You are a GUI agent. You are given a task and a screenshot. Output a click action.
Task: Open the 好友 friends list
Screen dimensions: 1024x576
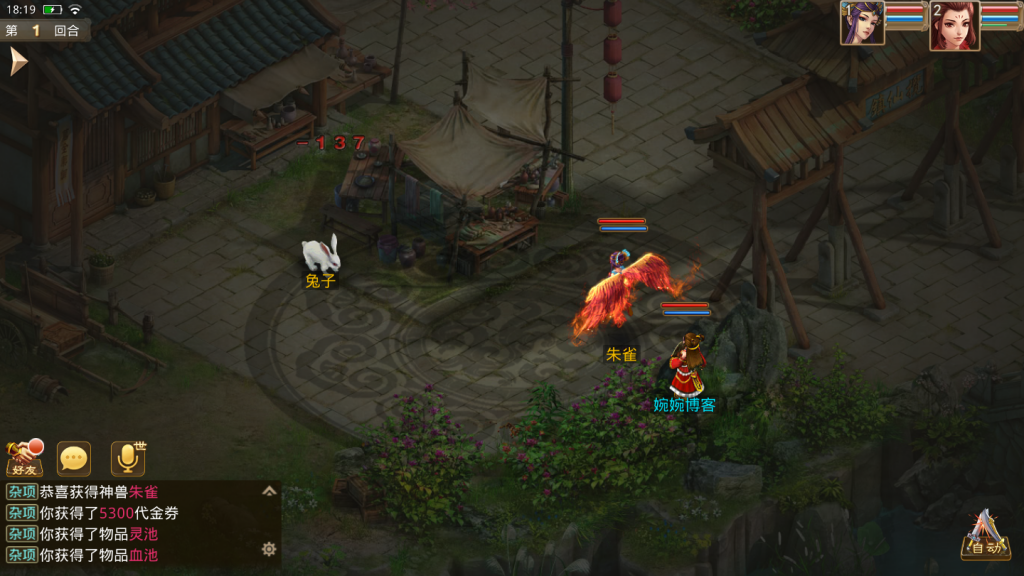(25, 458)
